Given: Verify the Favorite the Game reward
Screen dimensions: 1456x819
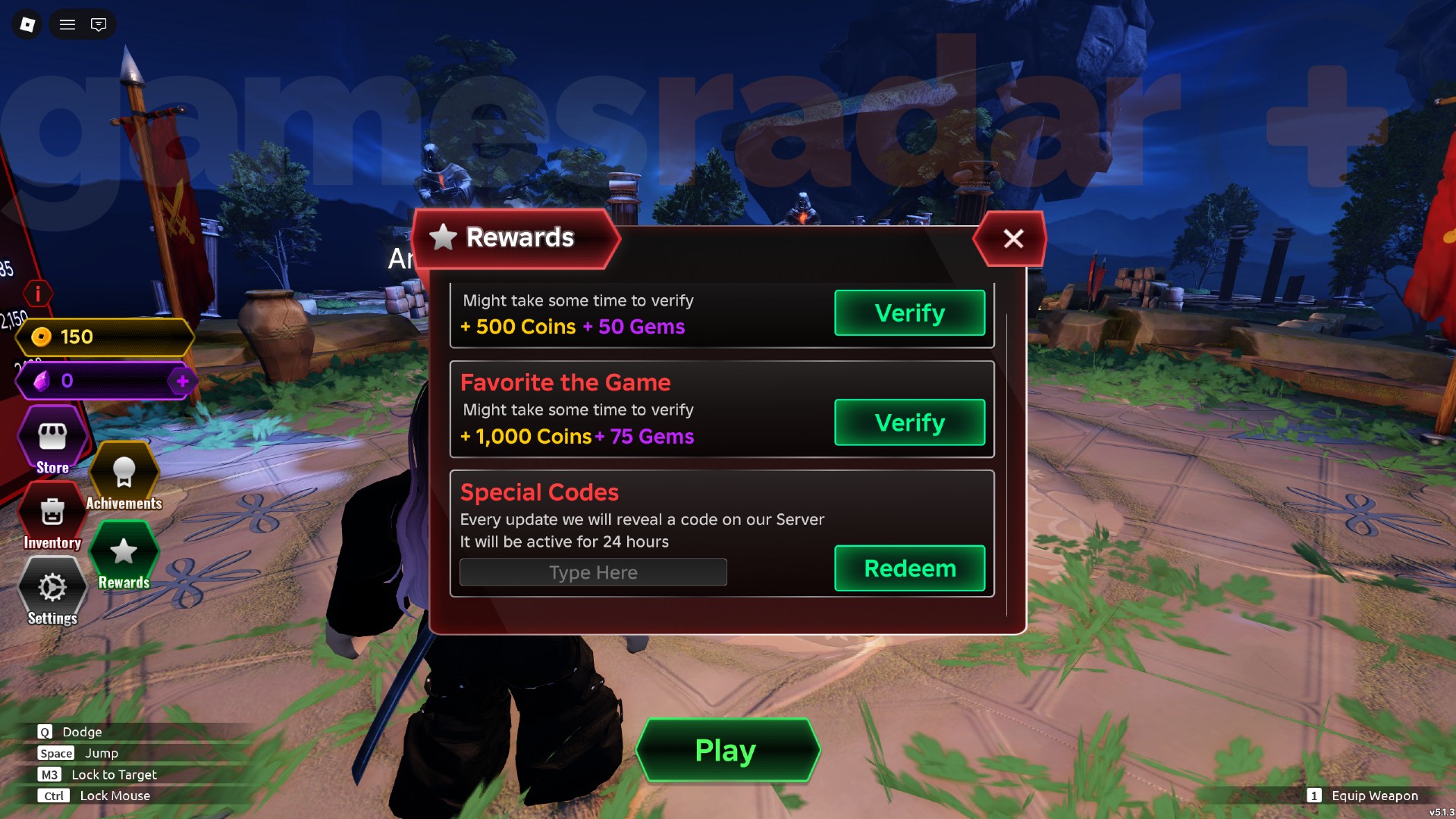Looking at the screenshot, I should pos(909,422).
